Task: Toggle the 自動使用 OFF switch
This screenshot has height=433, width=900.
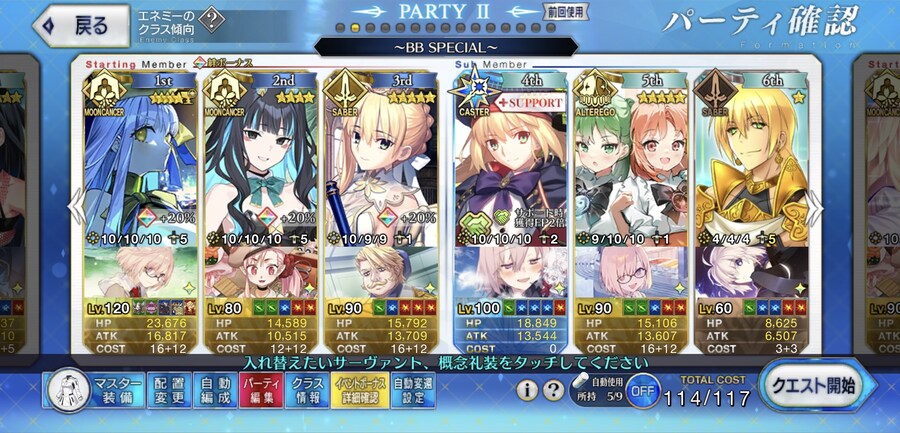Action: pos(645,390)
